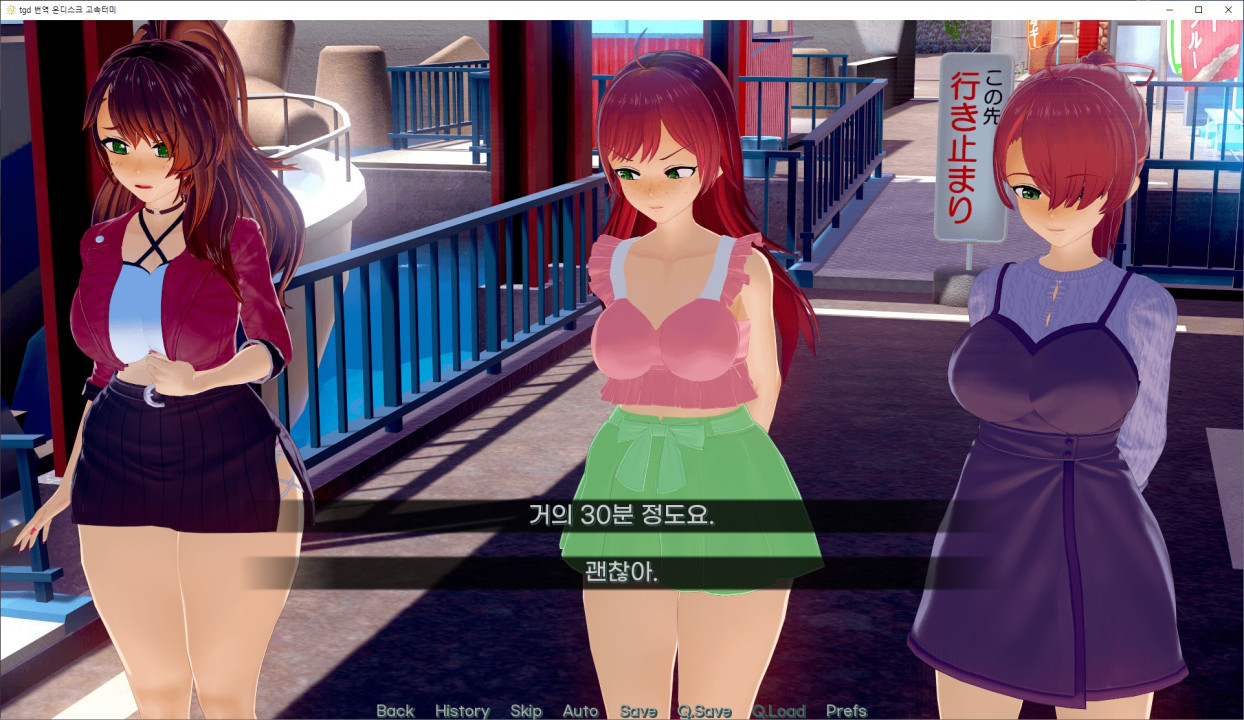Choose the reply "괜찮아."
1244x720 pixels.
[x=622, y=573]
